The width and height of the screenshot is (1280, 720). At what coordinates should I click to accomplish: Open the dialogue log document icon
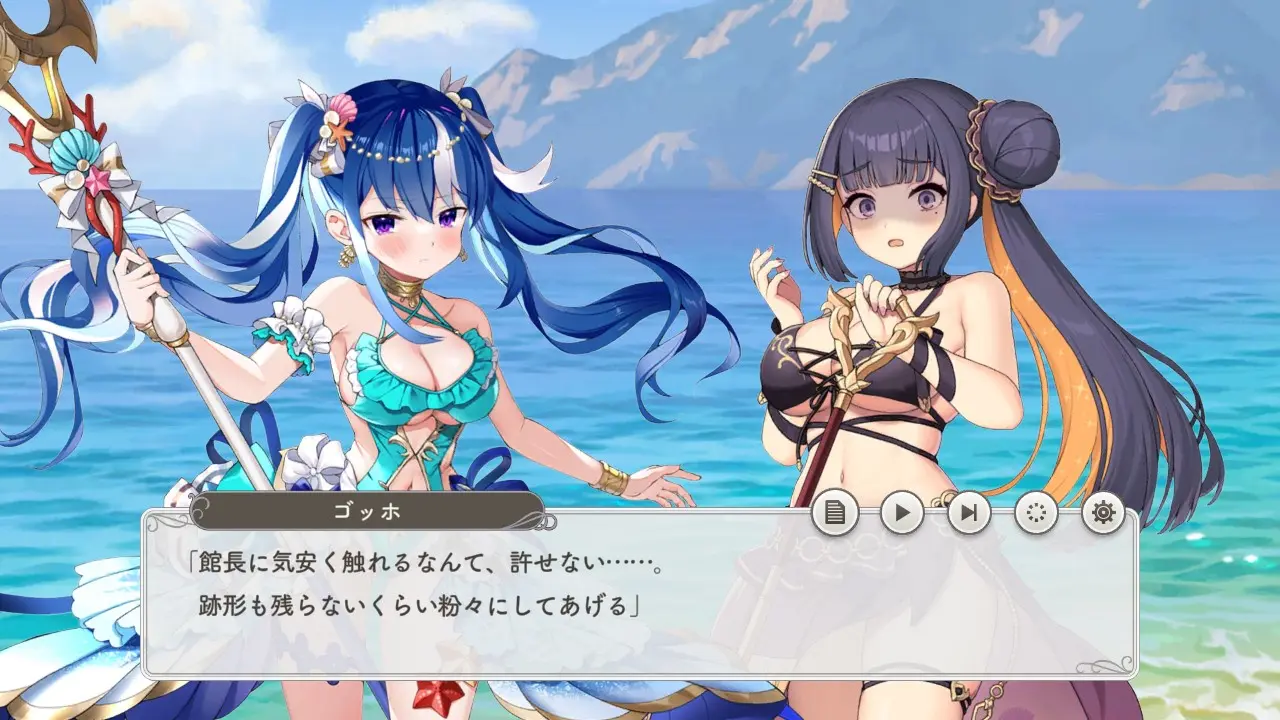click(835, 514)
